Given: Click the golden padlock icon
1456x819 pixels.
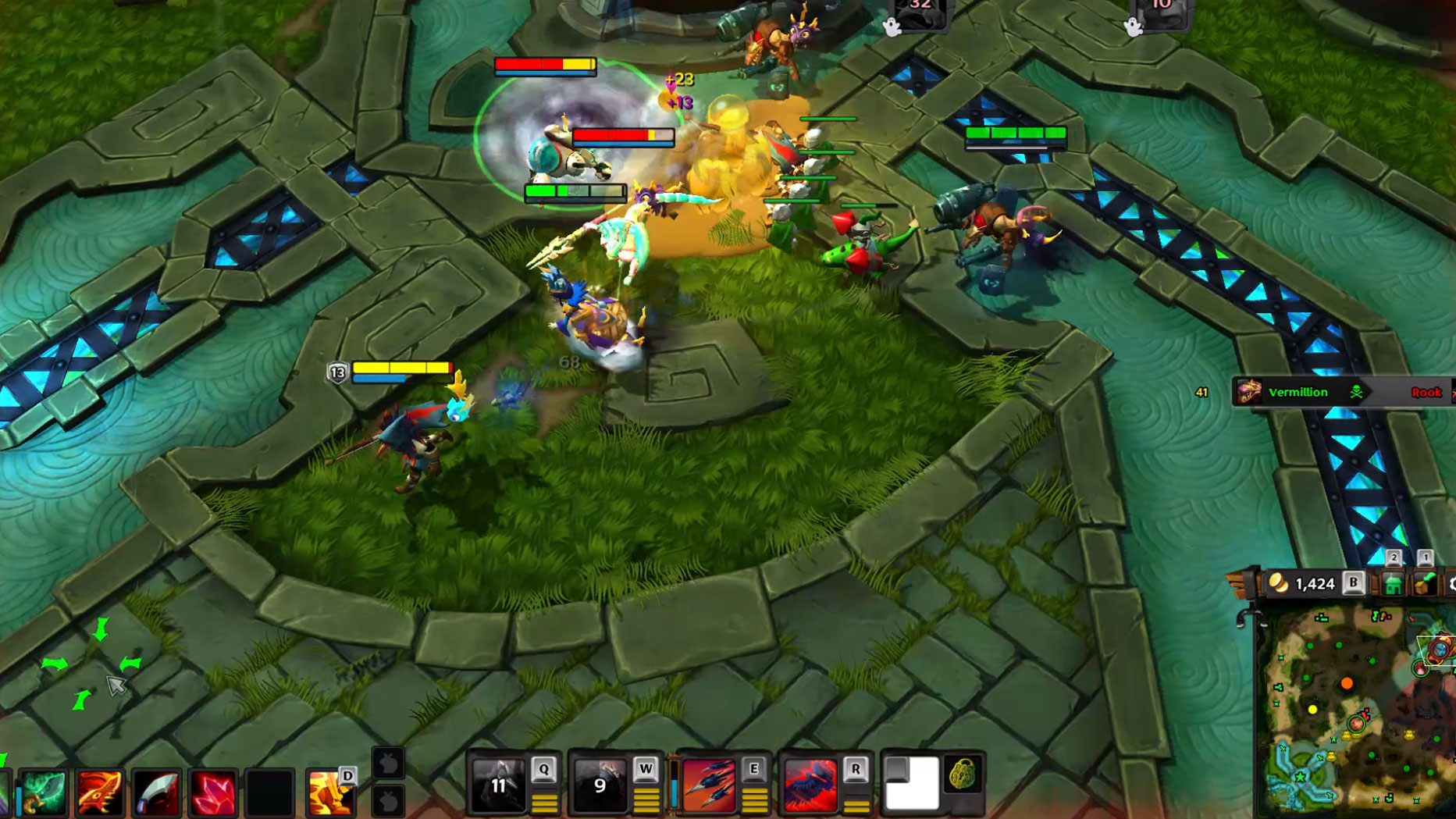Looking at the screenshot, I should click(963, 775).
